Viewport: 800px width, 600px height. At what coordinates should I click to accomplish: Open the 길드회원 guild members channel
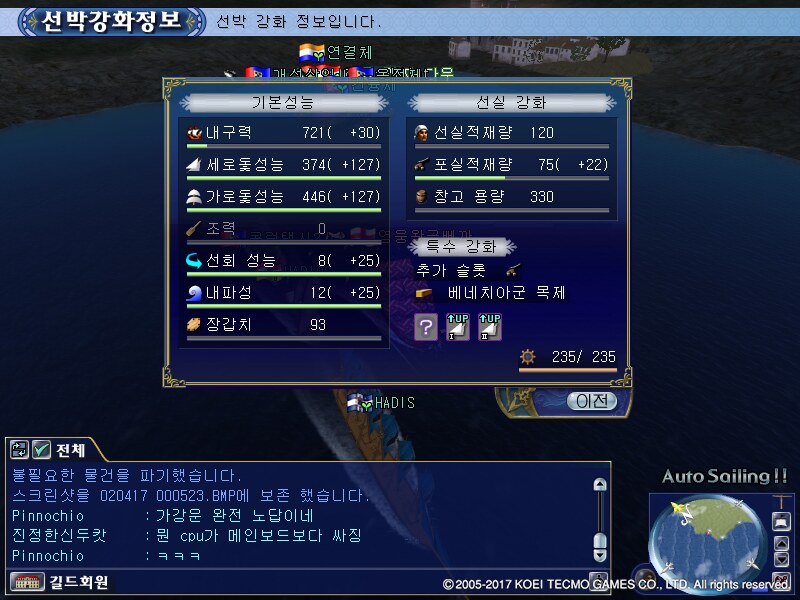[x=62, y=582]
